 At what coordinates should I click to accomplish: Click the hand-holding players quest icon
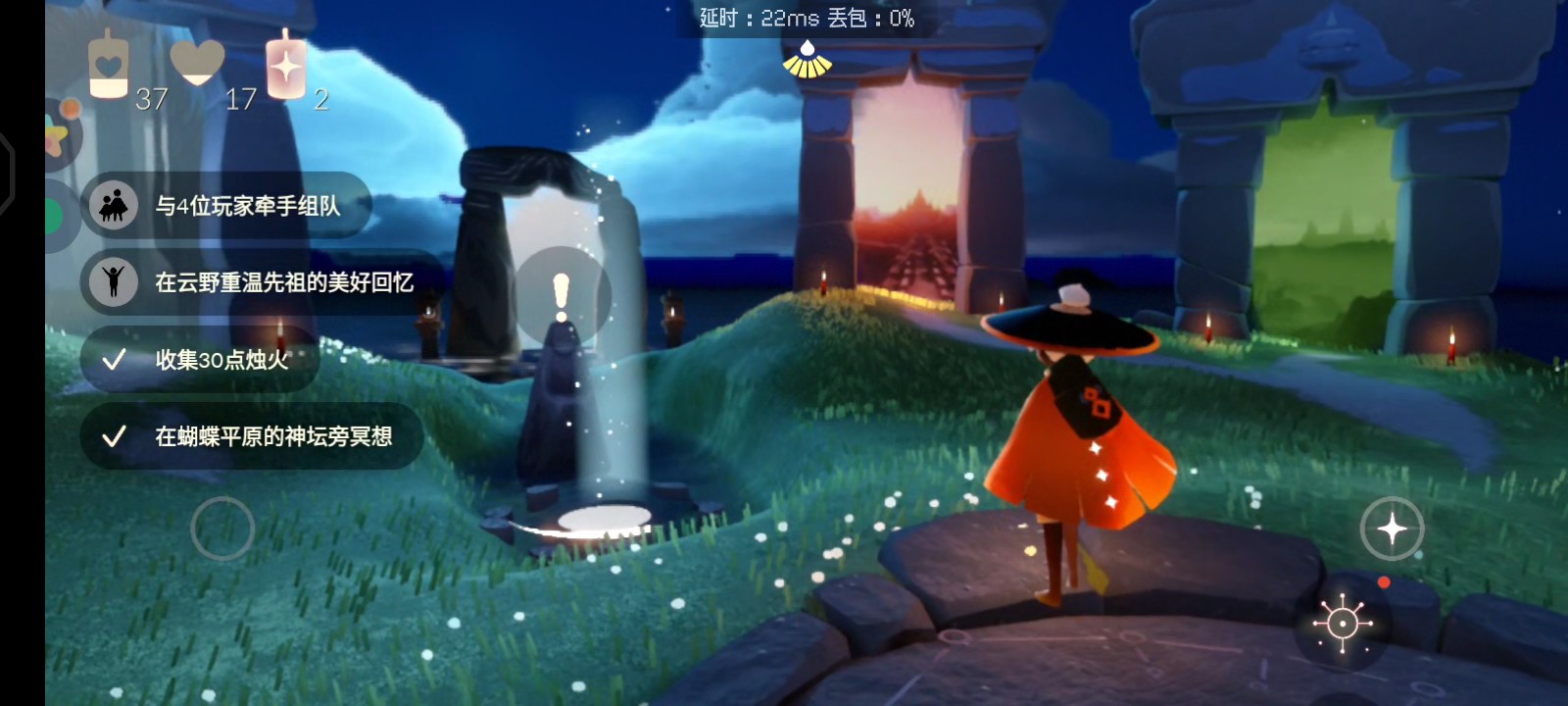tap(114, 206)
